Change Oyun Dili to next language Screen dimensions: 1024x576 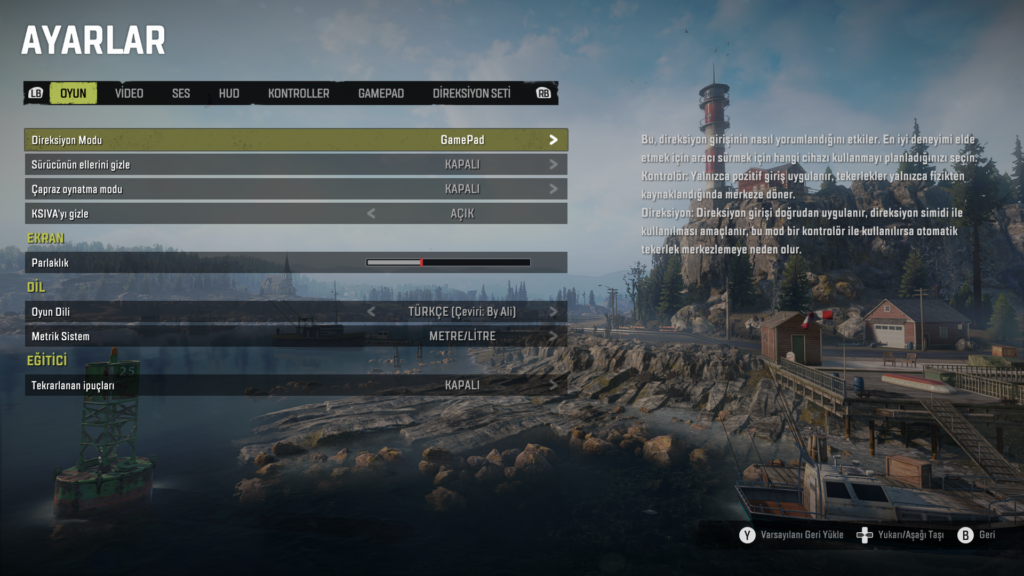point(553,311)
